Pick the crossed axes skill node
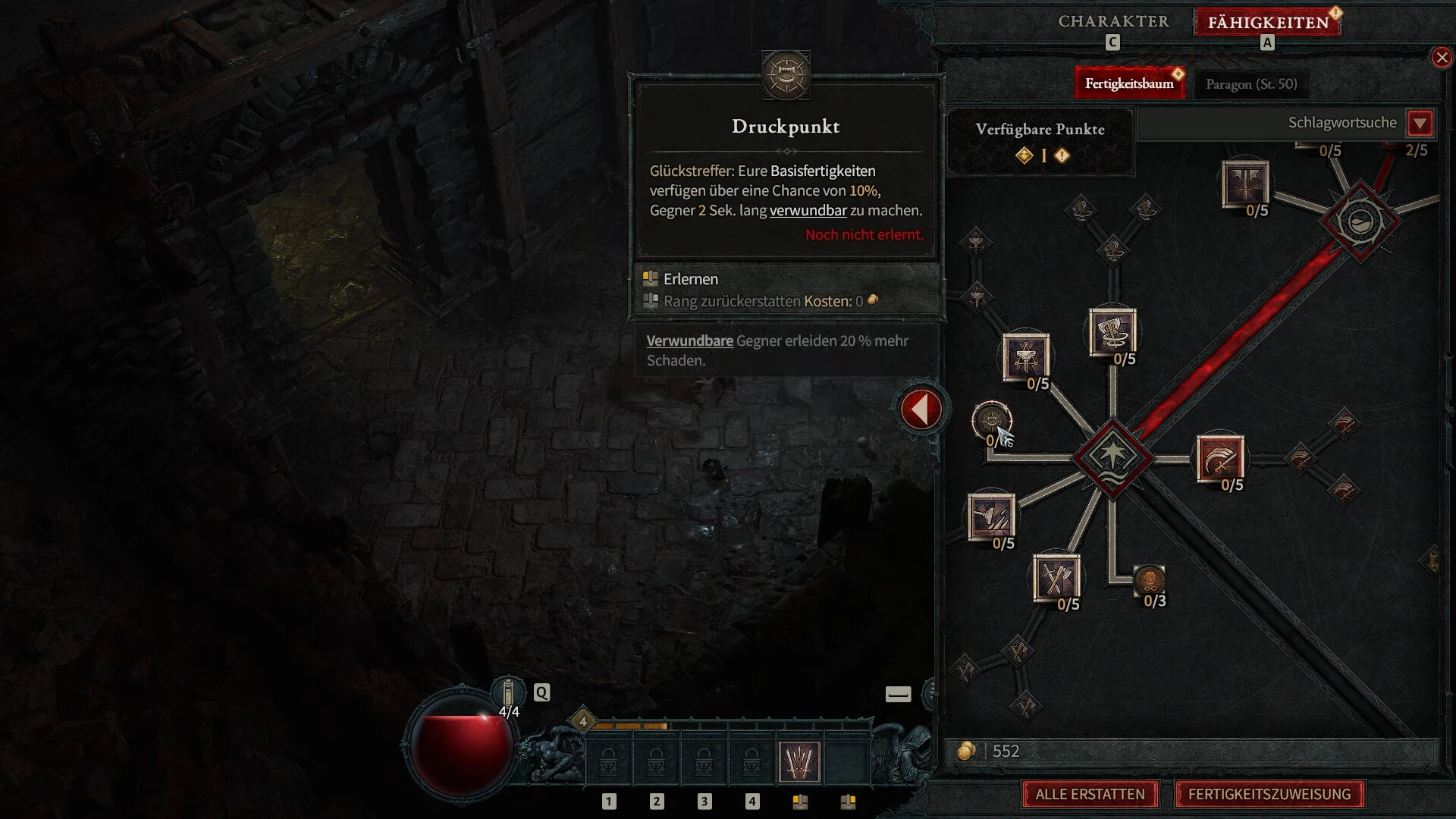Viewport: 1456px width, 819px height. click(x=1056, y=578)
